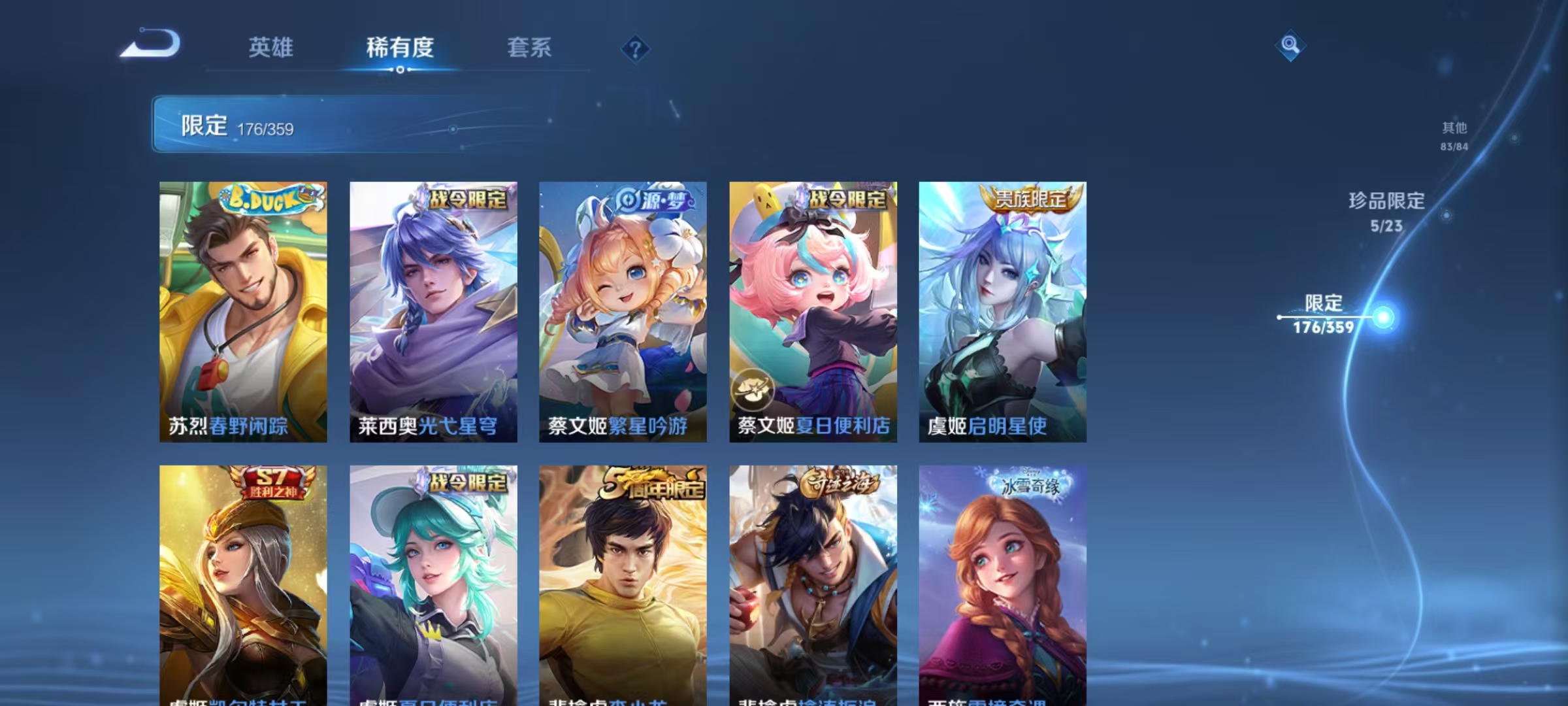
Task: Click the help question mark icon
Action: point(636,49)
